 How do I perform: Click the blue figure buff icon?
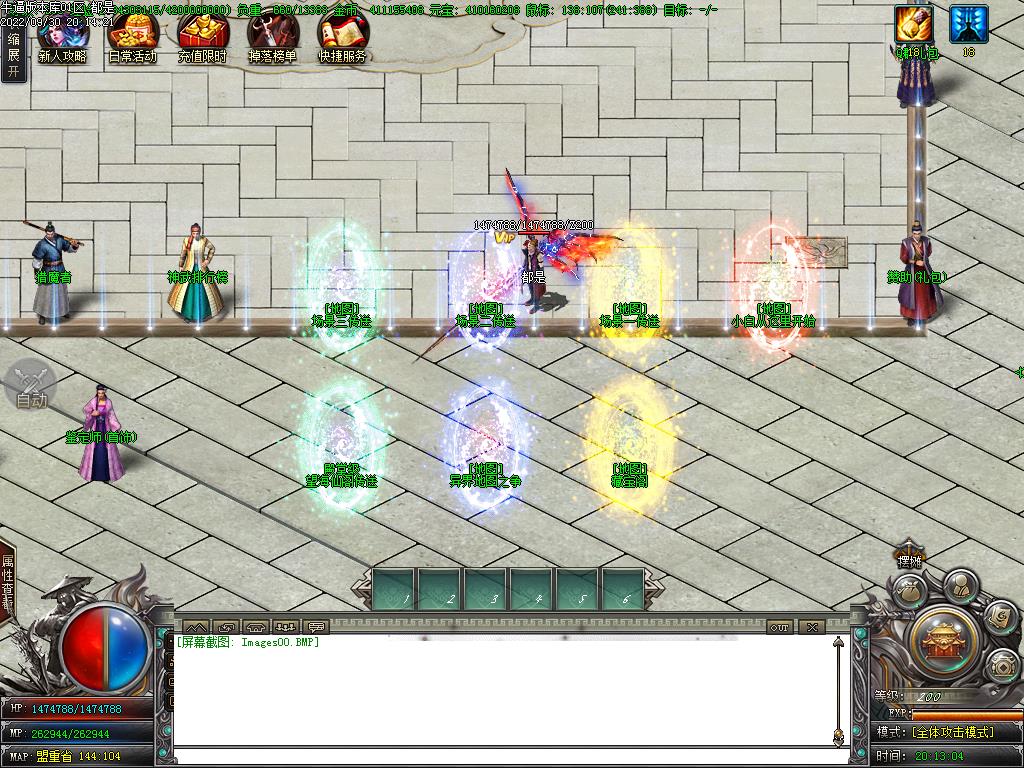tap(968, 24)
